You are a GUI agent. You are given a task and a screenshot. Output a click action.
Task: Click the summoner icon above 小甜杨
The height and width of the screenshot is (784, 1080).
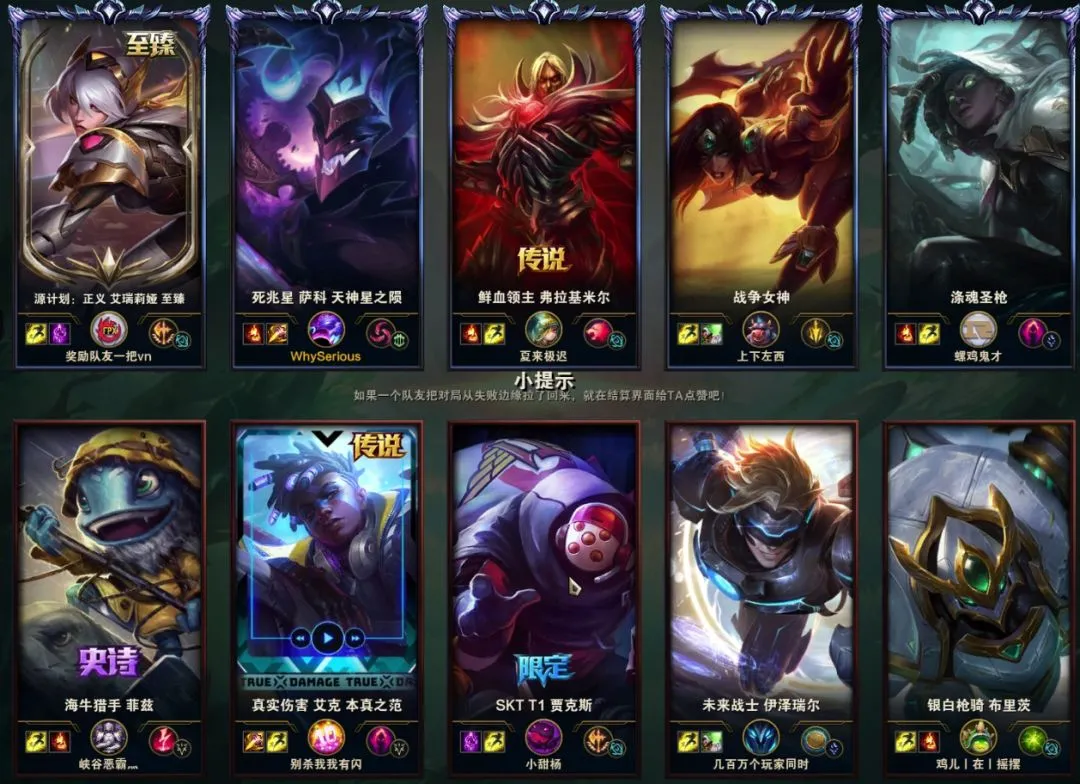[x=543, y=739]
